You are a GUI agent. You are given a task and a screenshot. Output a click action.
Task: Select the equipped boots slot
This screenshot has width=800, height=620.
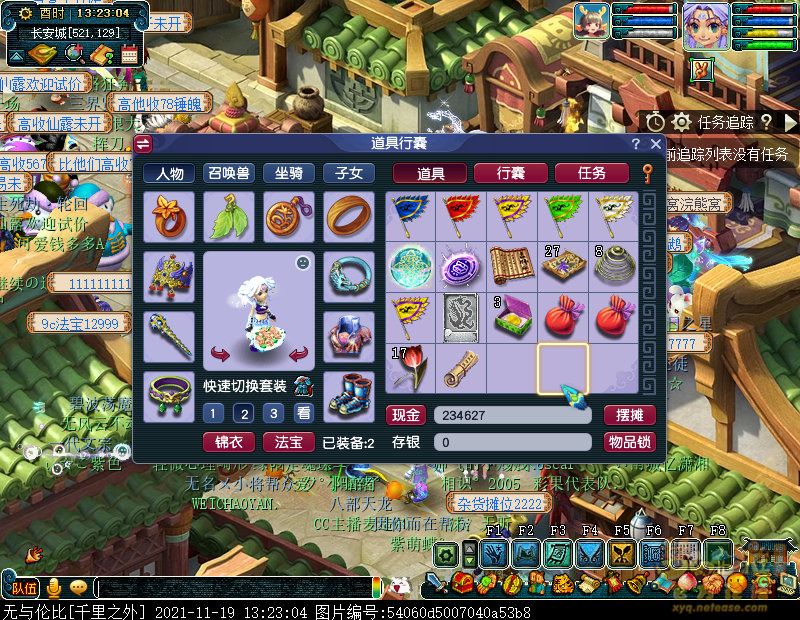(349, 394)
